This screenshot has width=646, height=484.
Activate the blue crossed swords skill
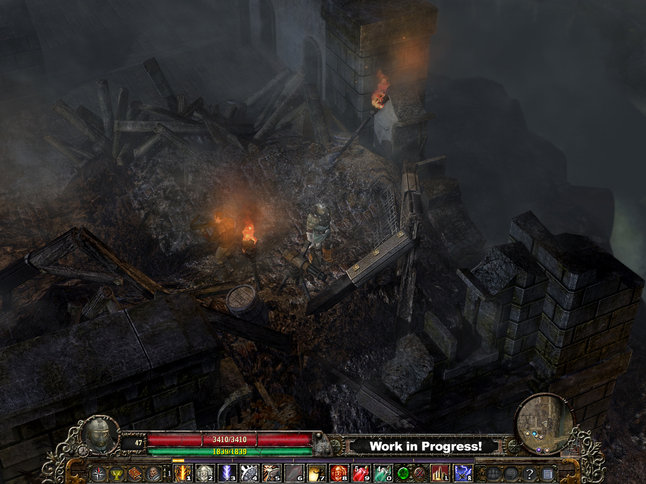(463, 473)
